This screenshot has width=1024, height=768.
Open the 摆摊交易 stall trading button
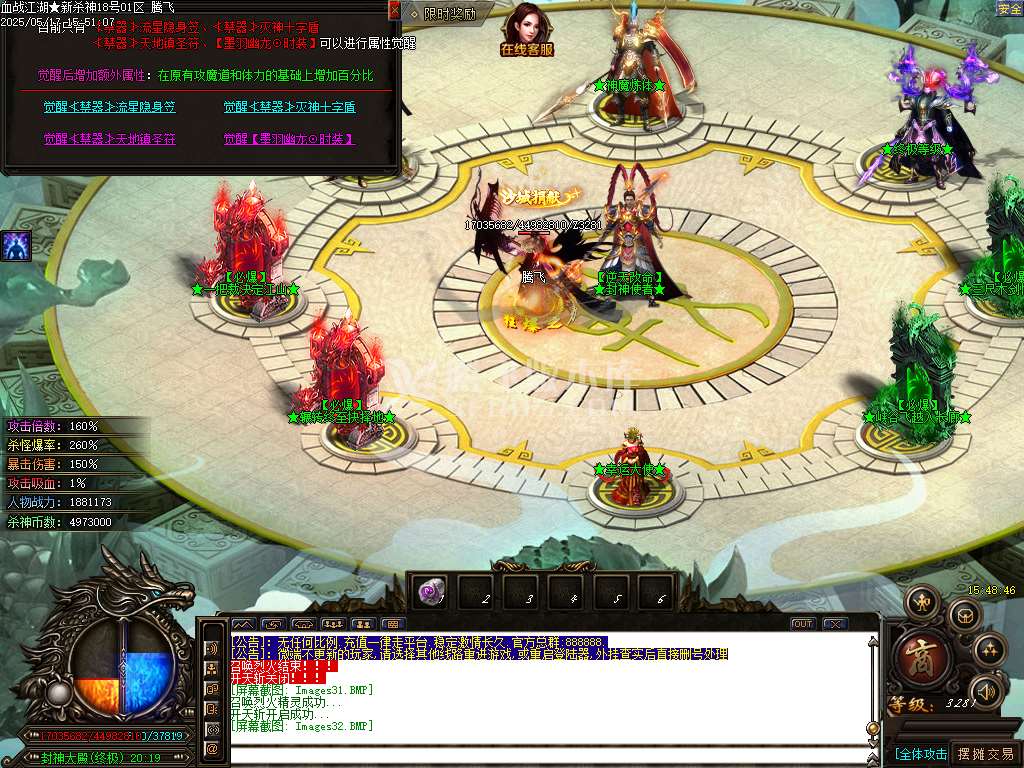tap(985, 754)
